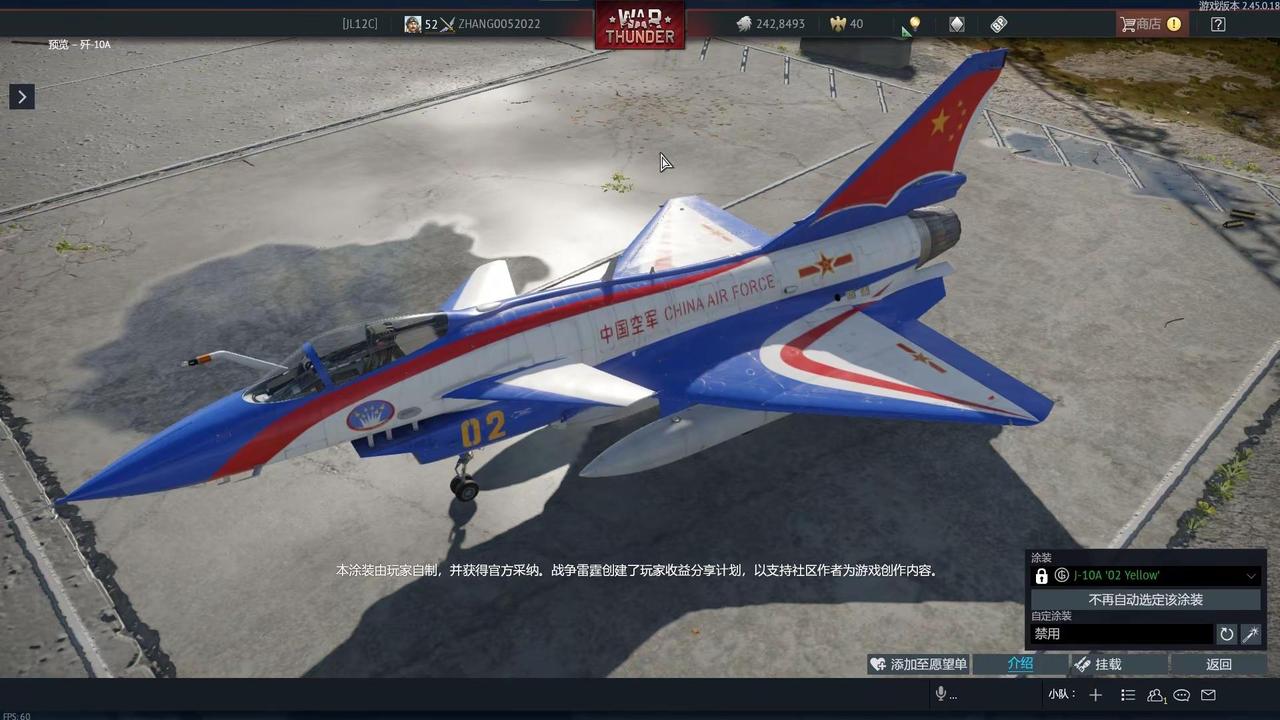Open the 介绍 introduction button
Viewport: 1280px width, 720px height.
coord(1019,664)
